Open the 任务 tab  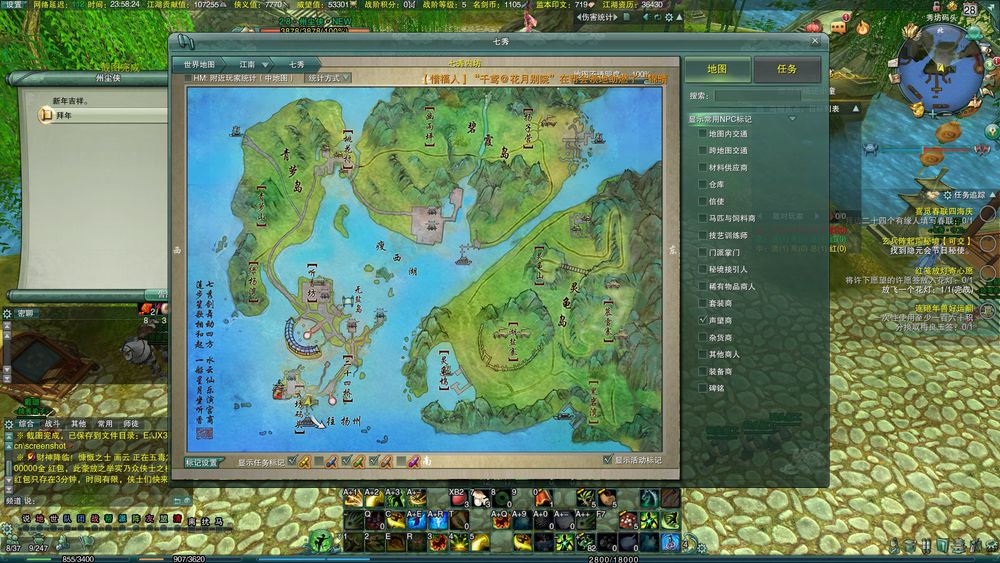787,69
